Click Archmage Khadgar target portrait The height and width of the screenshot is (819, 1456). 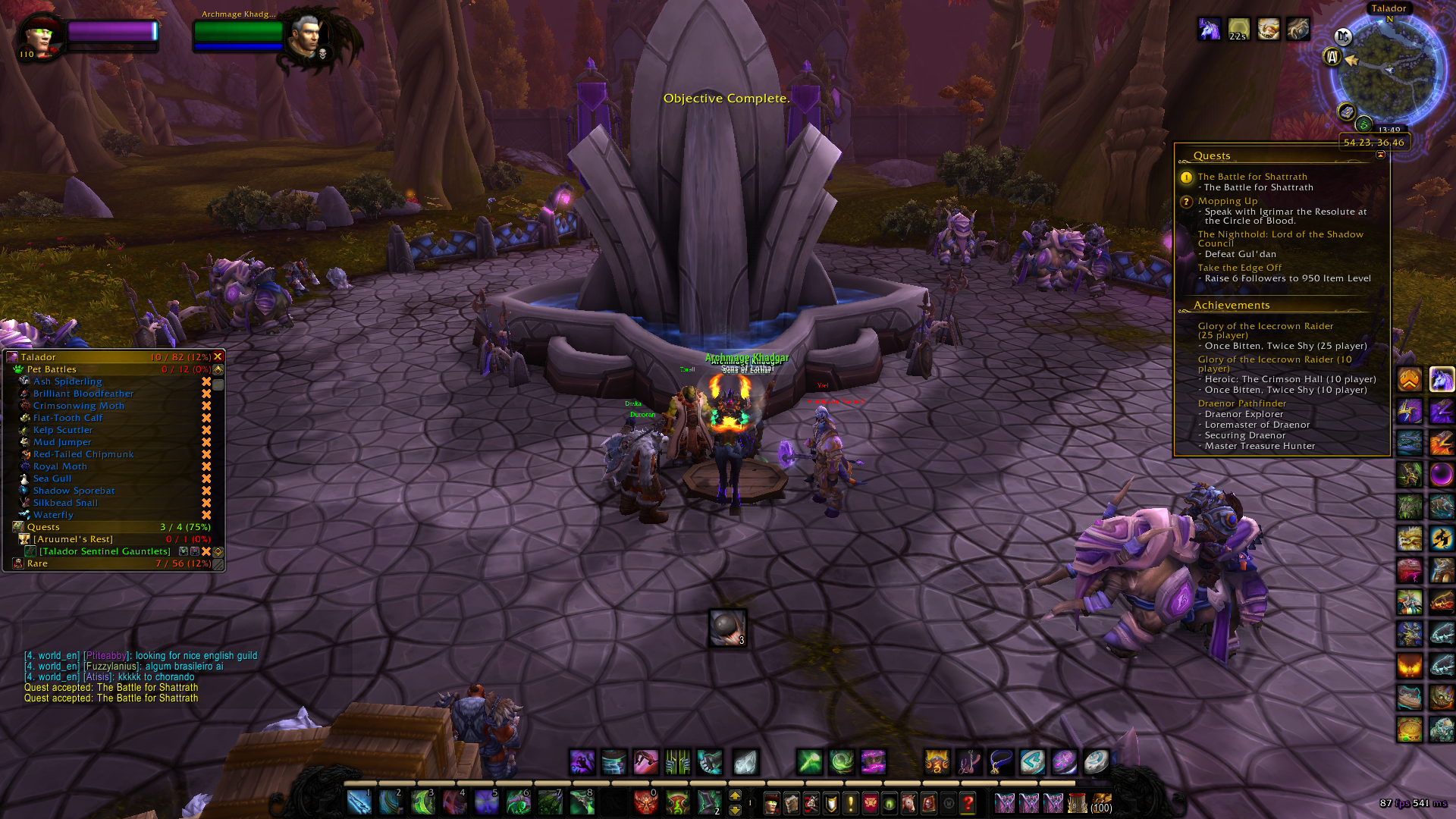tap(306, 36)
